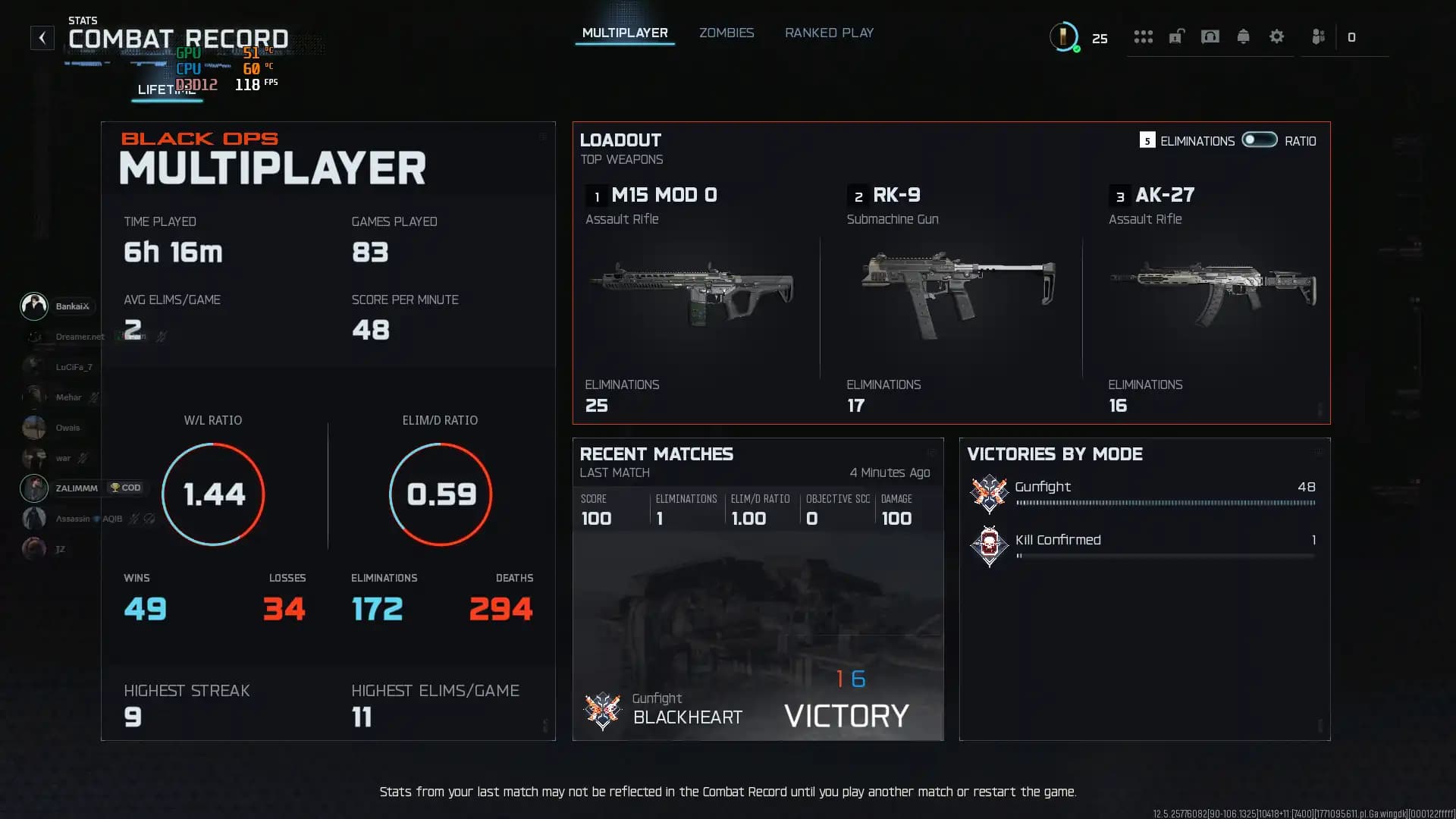Switch loadout stats from Eliminations to Ratio
Image resolution: width=1456 pixels, height=819 pixels.
(1259, 140)
